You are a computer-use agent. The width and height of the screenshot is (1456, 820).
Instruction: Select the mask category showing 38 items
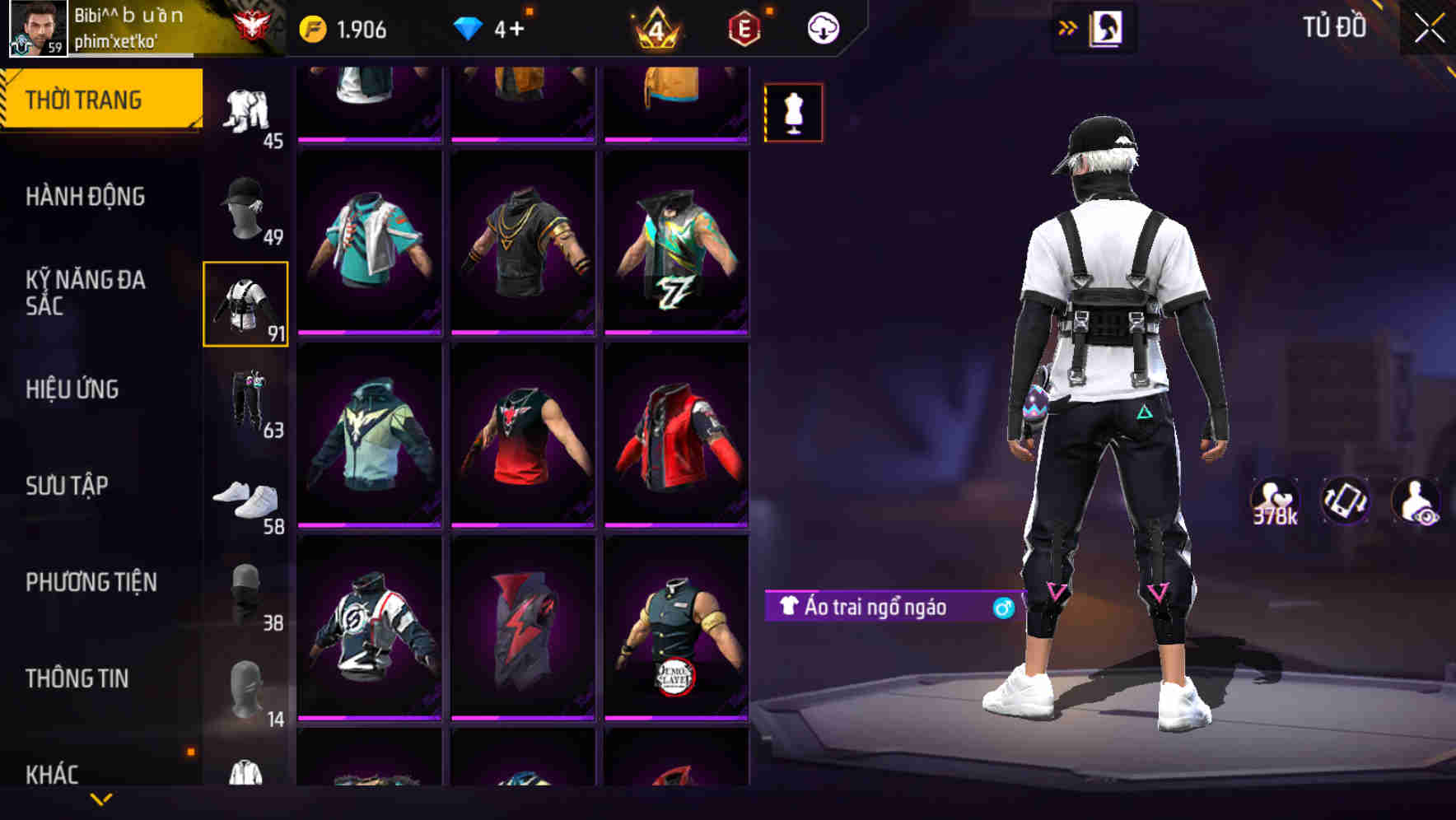click(245, 591)
